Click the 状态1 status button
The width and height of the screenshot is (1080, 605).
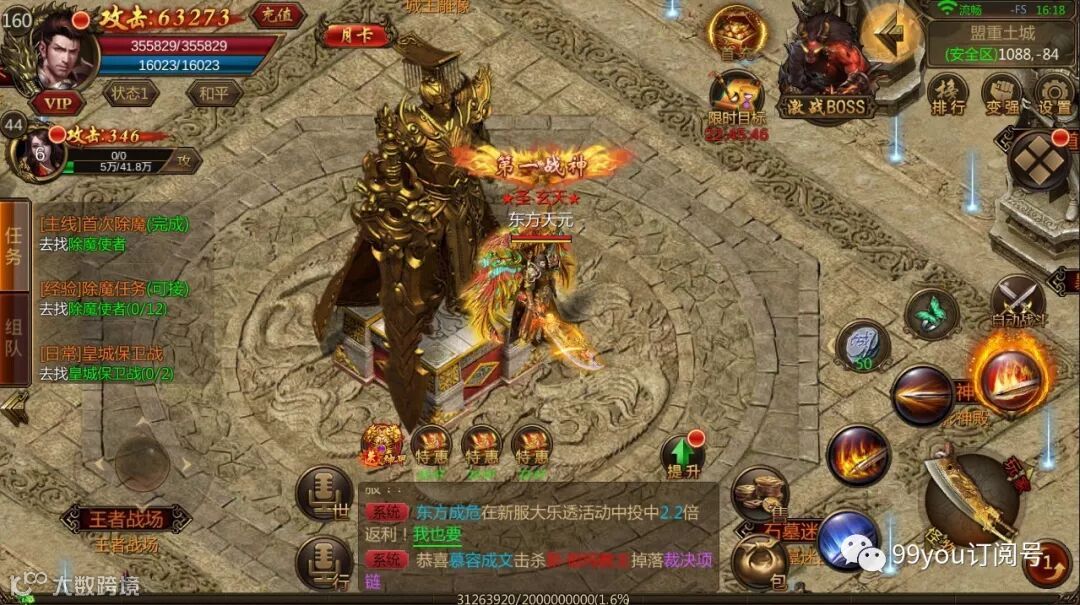(131, 94)
